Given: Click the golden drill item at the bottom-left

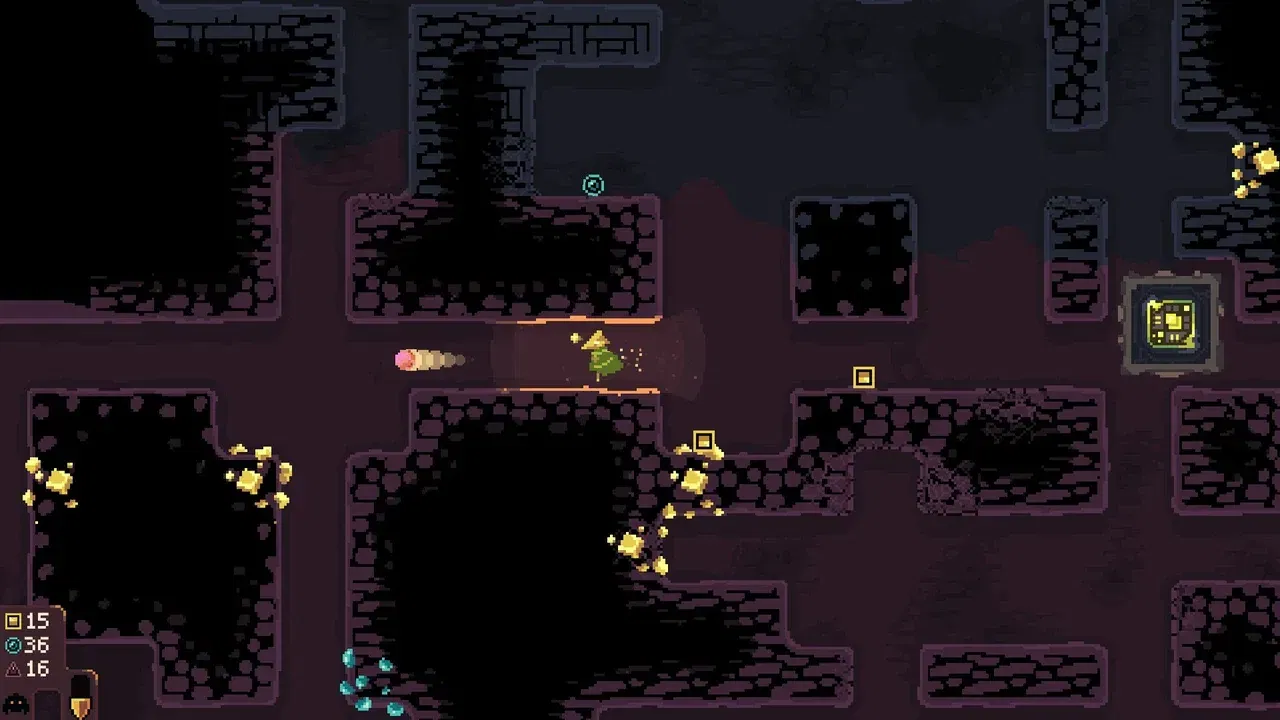Looking at the screenshot, I should (x=80, y=705).
